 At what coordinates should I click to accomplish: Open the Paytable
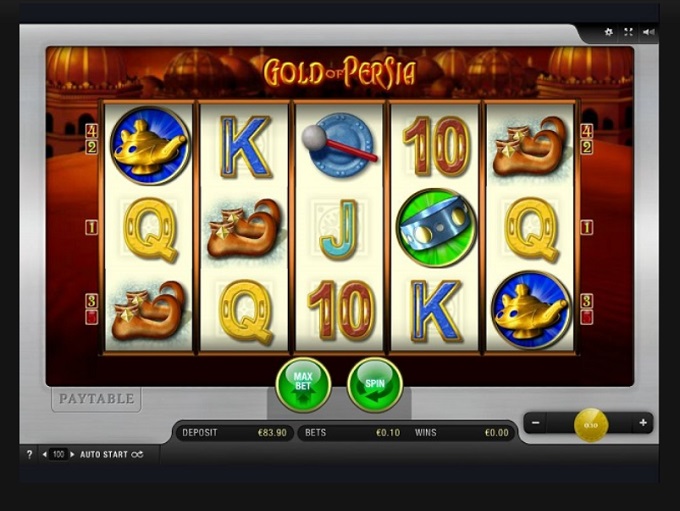pyautogui.click(x=96, y=399)
